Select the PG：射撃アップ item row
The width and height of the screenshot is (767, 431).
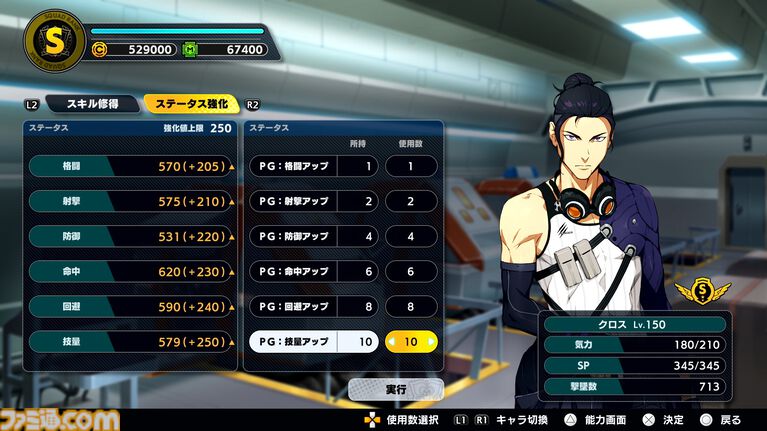click(x=314, y=201)
